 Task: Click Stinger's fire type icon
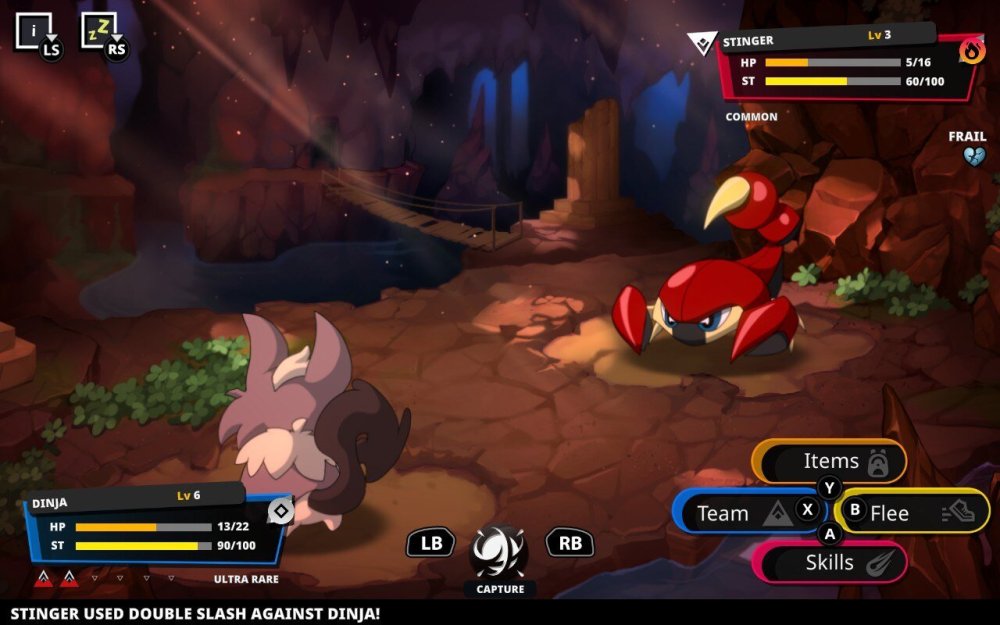tap(971, 50)
